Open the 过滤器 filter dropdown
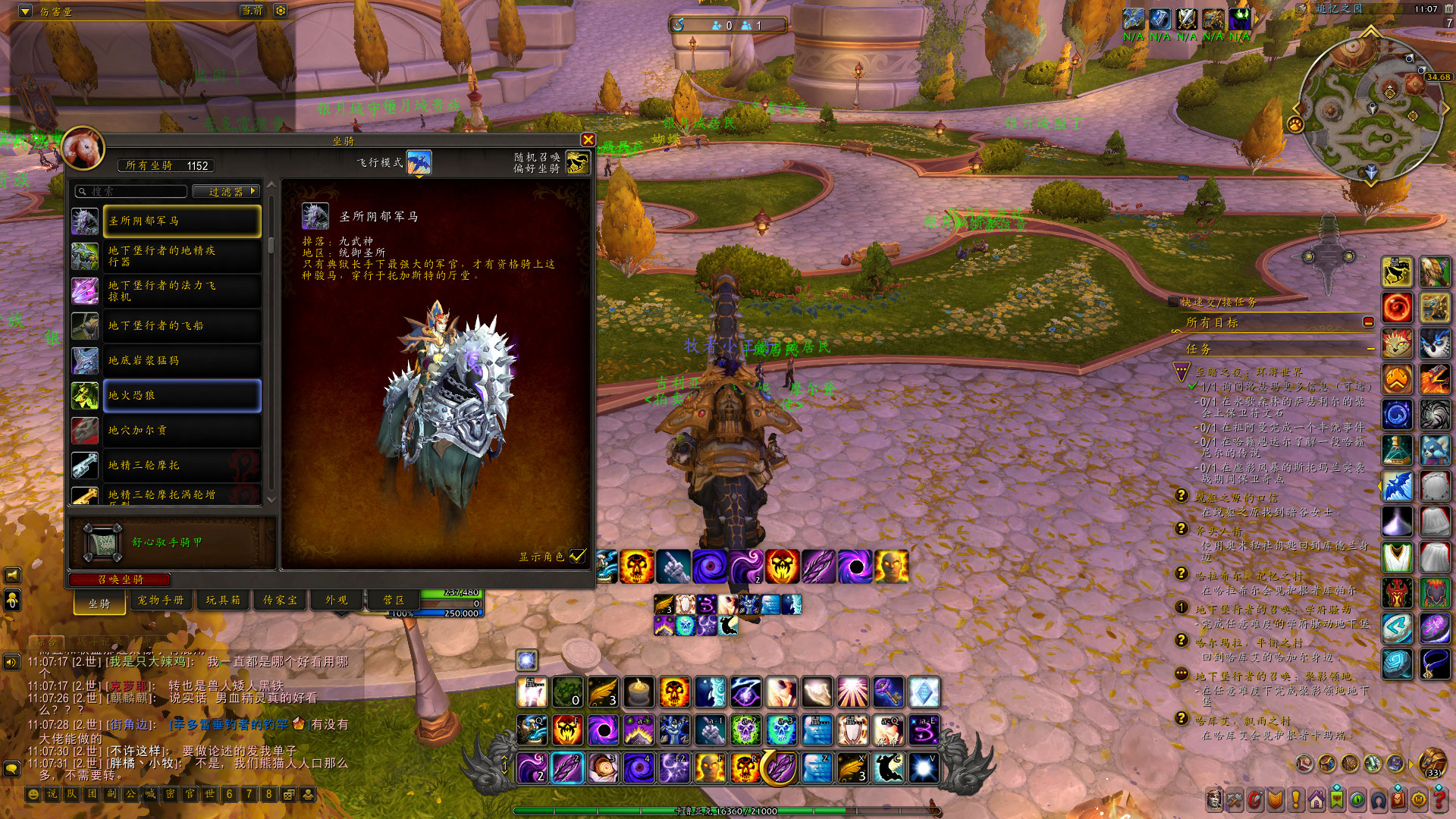The width and height of the screenshot is (1456, 819). pos(226,192)
